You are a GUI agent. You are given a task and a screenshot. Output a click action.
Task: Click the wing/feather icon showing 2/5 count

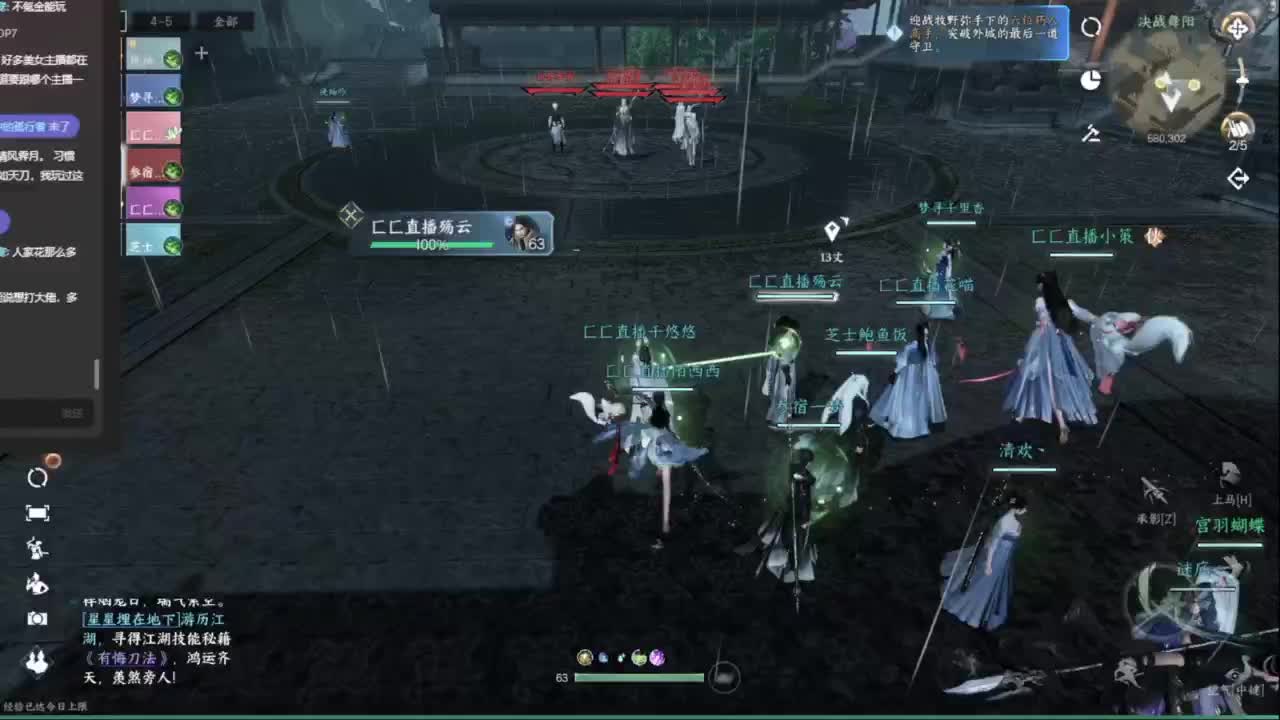[1239, 127]
